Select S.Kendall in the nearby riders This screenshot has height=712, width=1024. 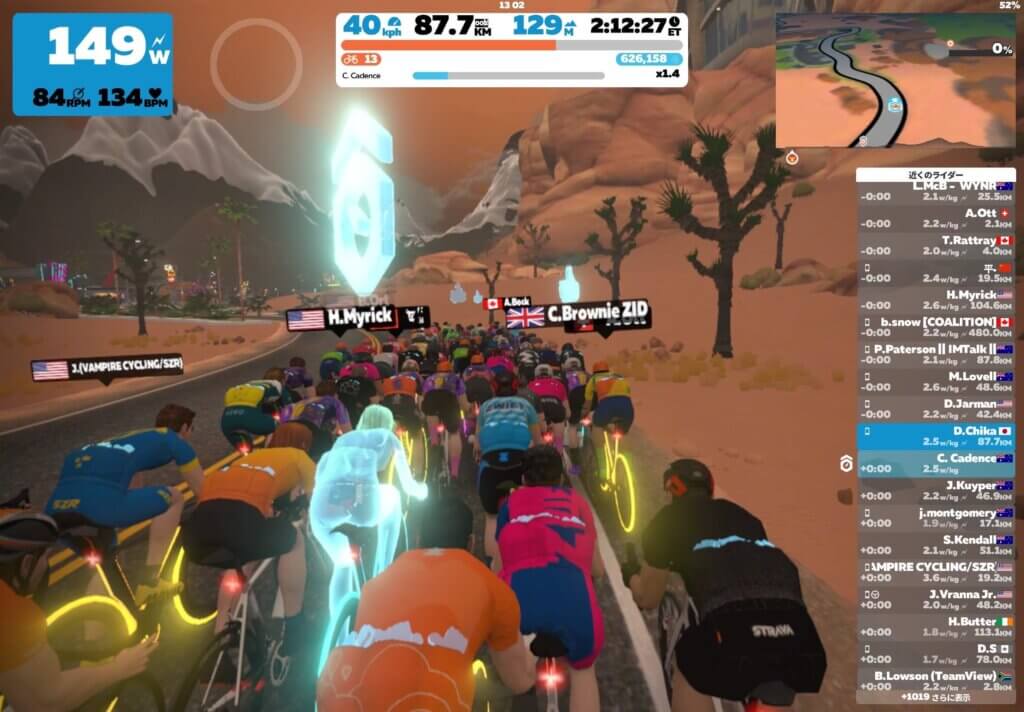[x=935, y=544]
